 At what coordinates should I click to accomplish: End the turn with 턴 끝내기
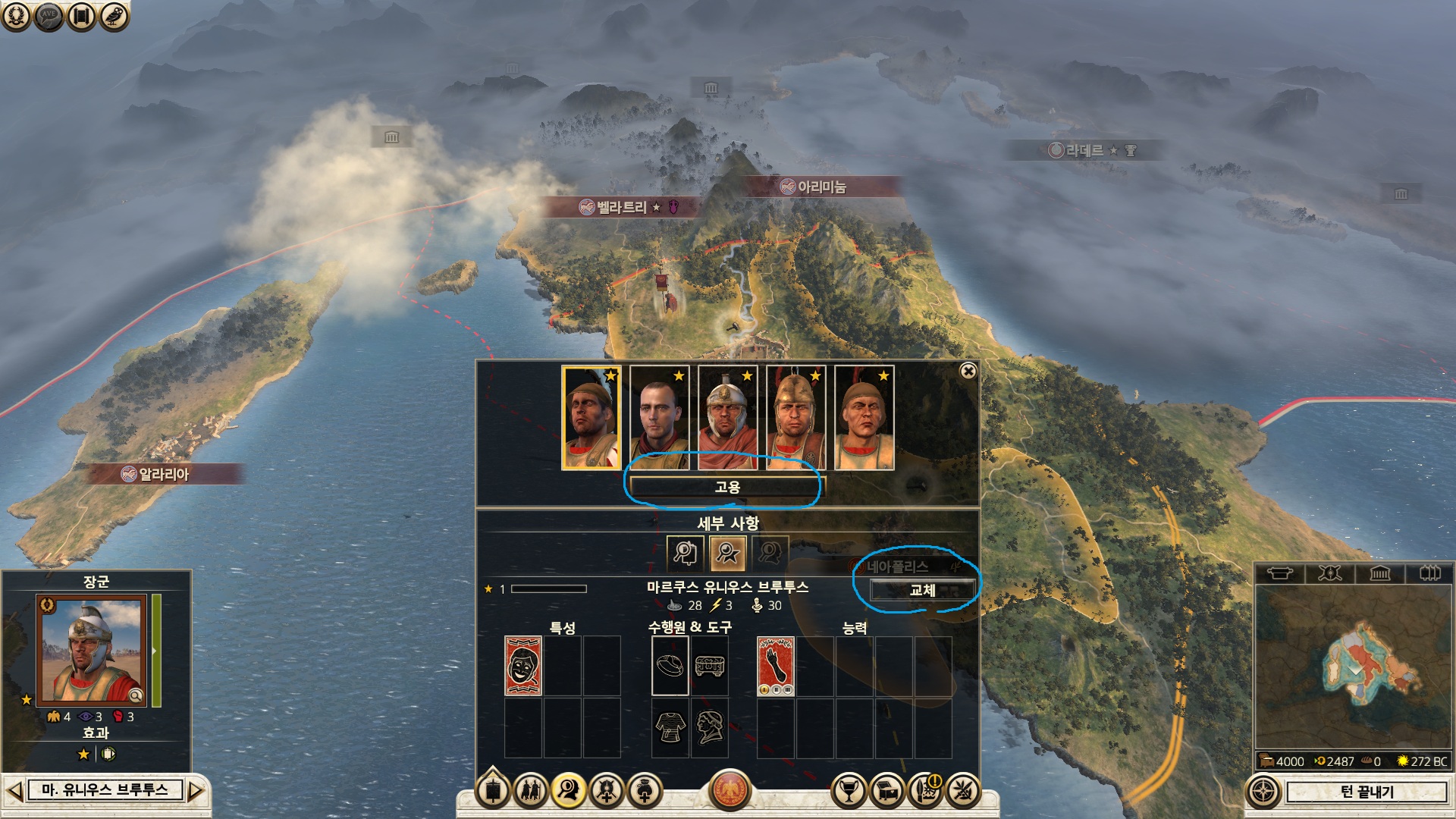(1366, 792)
